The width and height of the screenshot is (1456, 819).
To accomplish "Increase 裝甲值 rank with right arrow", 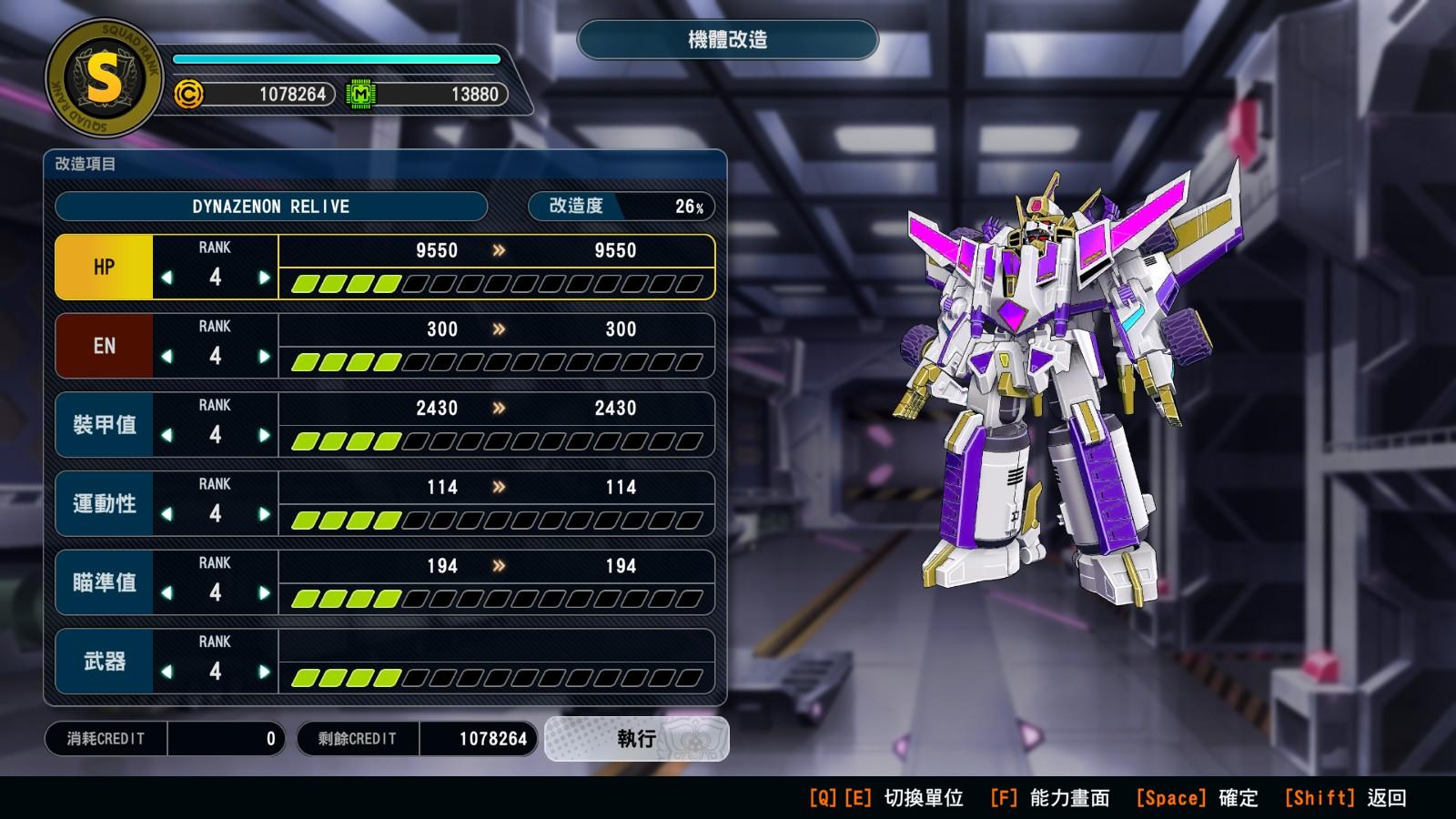I will click(x=264, y=436).
